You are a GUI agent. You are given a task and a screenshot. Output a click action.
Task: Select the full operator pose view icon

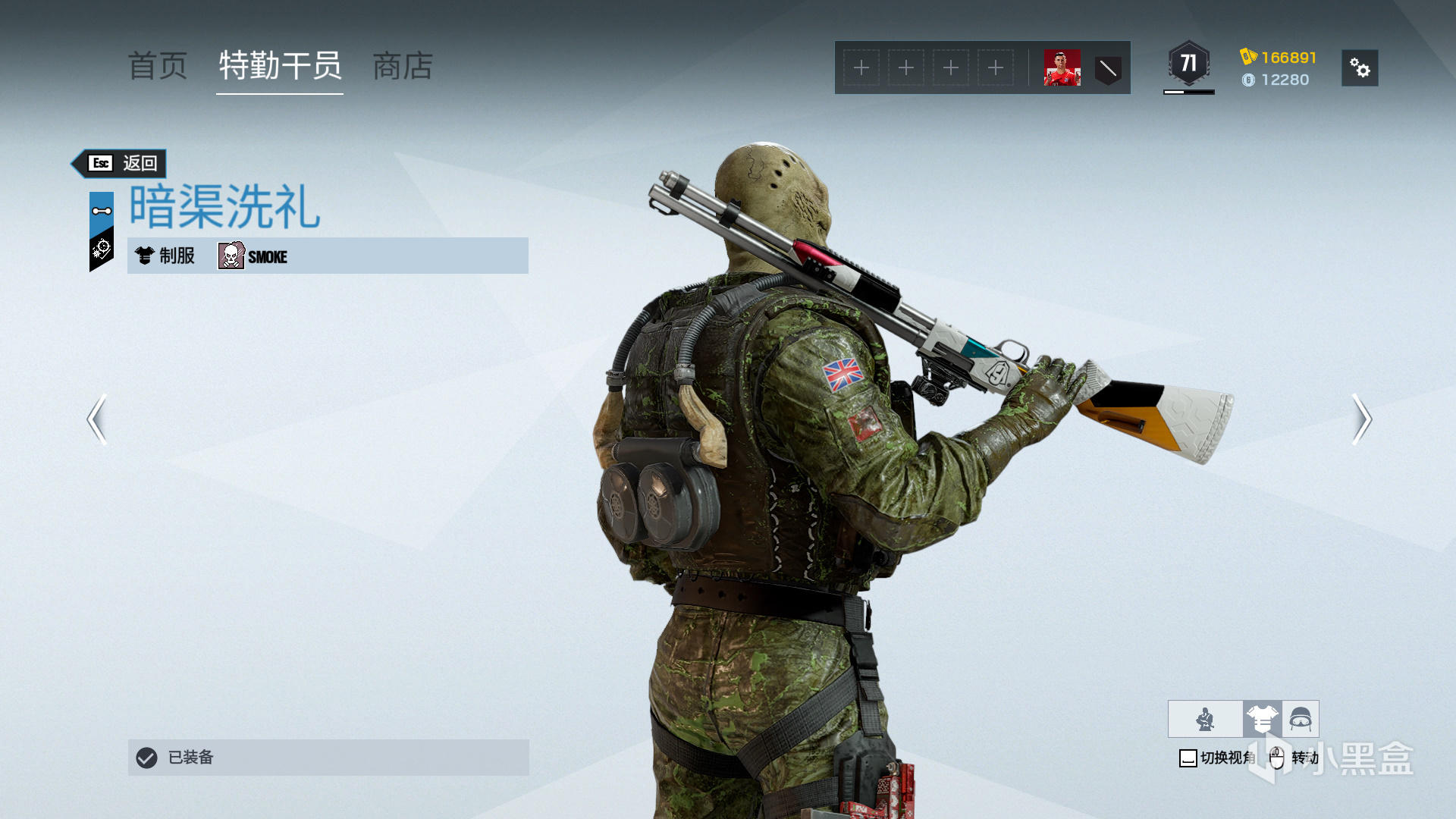(x=1205, y=719)
